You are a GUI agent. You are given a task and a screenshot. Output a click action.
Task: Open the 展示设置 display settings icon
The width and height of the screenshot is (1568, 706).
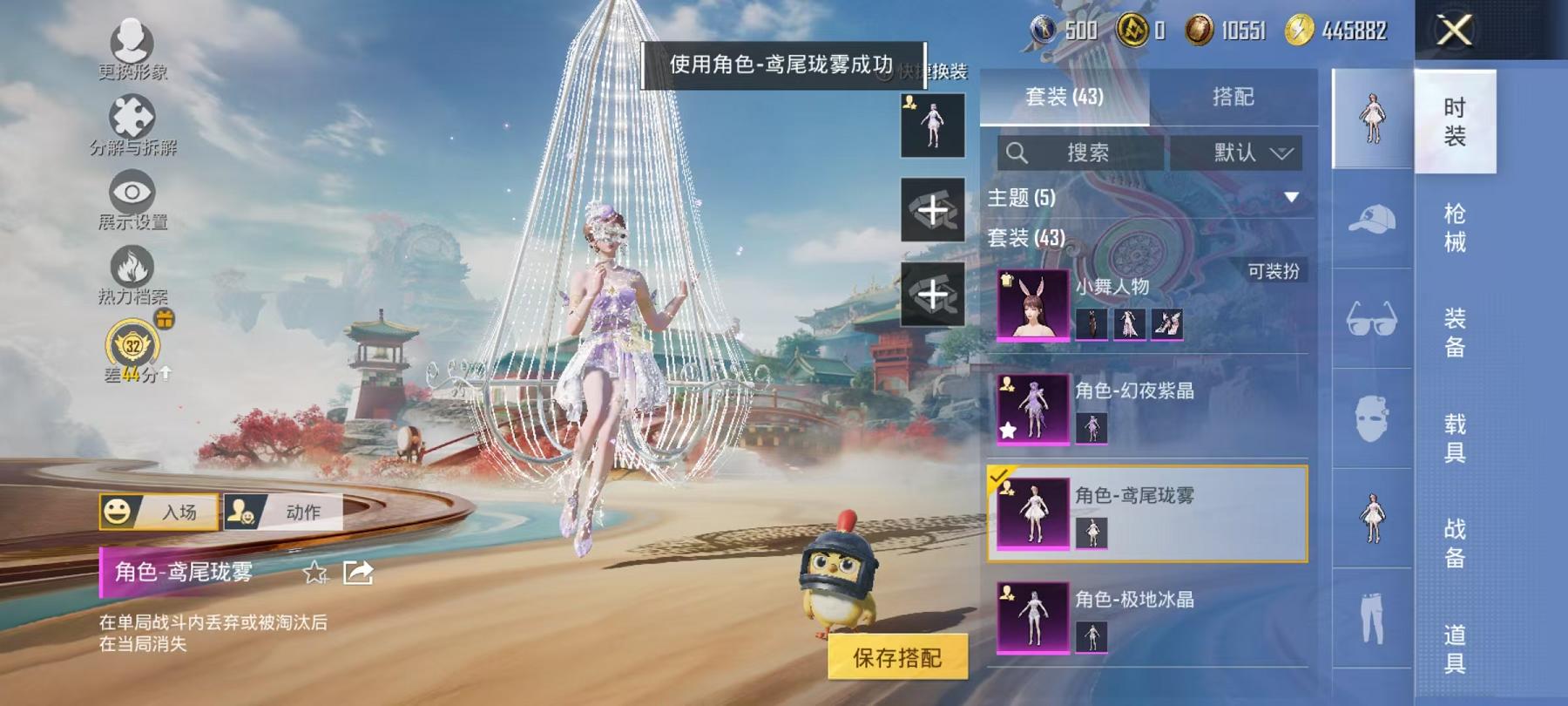pos(131,192)
